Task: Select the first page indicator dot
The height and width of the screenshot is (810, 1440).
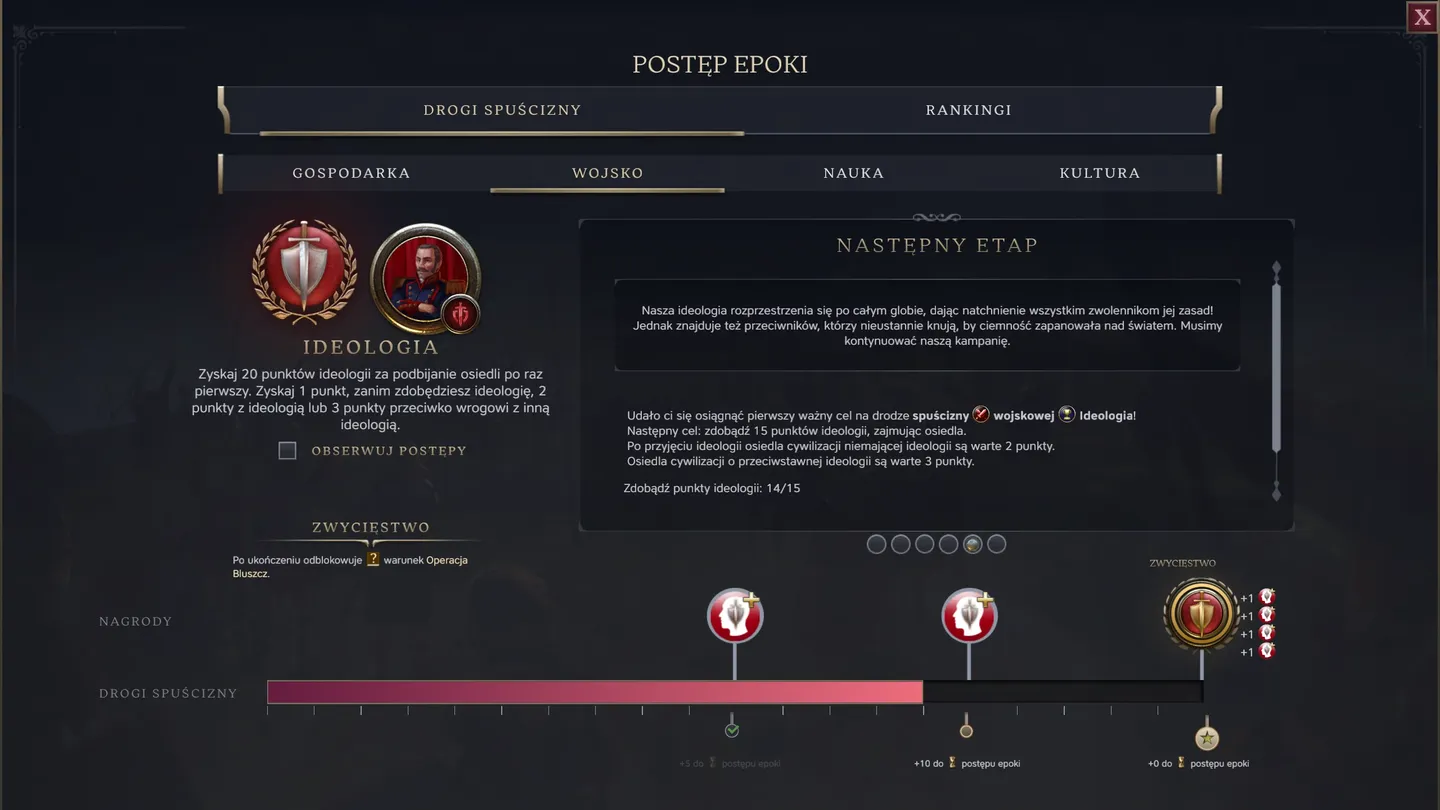Action: pos(877,543)
